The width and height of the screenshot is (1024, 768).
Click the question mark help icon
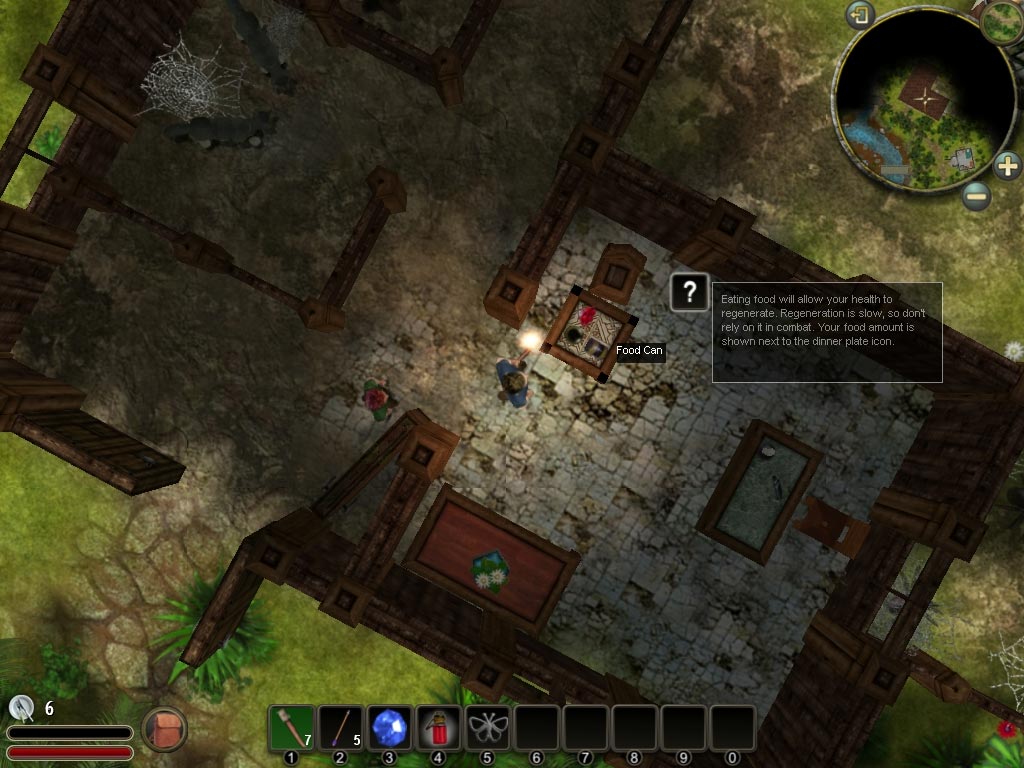pos(689,292)
